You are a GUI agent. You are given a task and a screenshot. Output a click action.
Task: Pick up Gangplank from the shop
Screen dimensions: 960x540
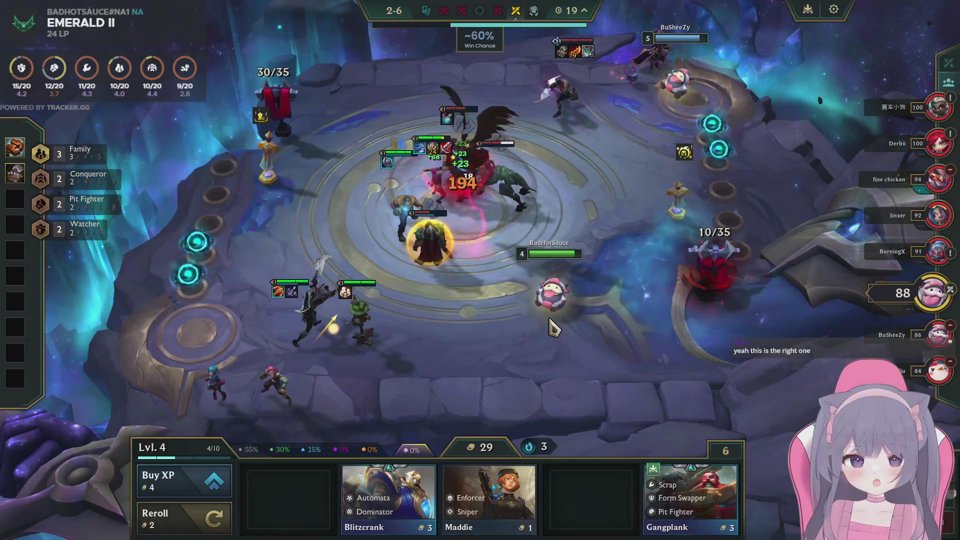pos(691,498)
